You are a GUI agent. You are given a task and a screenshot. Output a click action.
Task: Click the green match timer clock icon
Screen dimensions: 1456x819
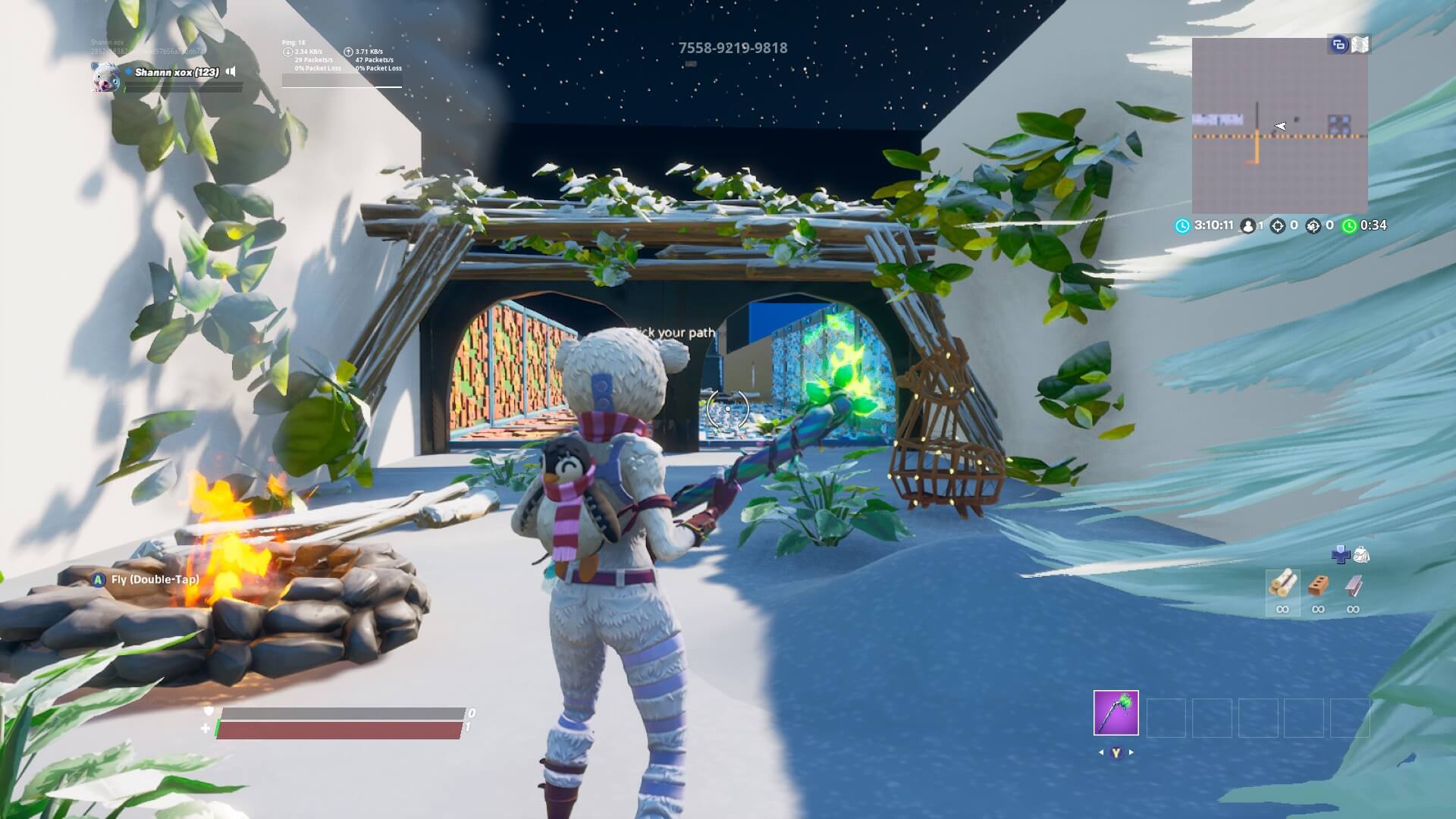1349,225
